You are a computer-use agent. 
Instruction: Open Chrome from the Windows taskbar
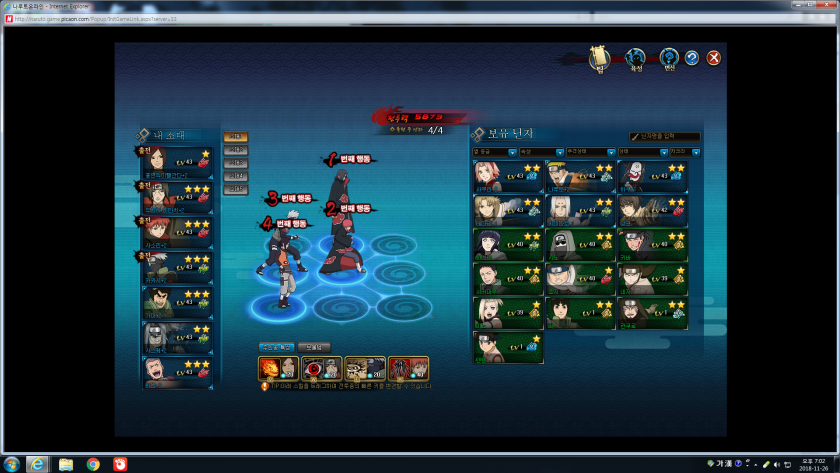[x=93, y=464]
